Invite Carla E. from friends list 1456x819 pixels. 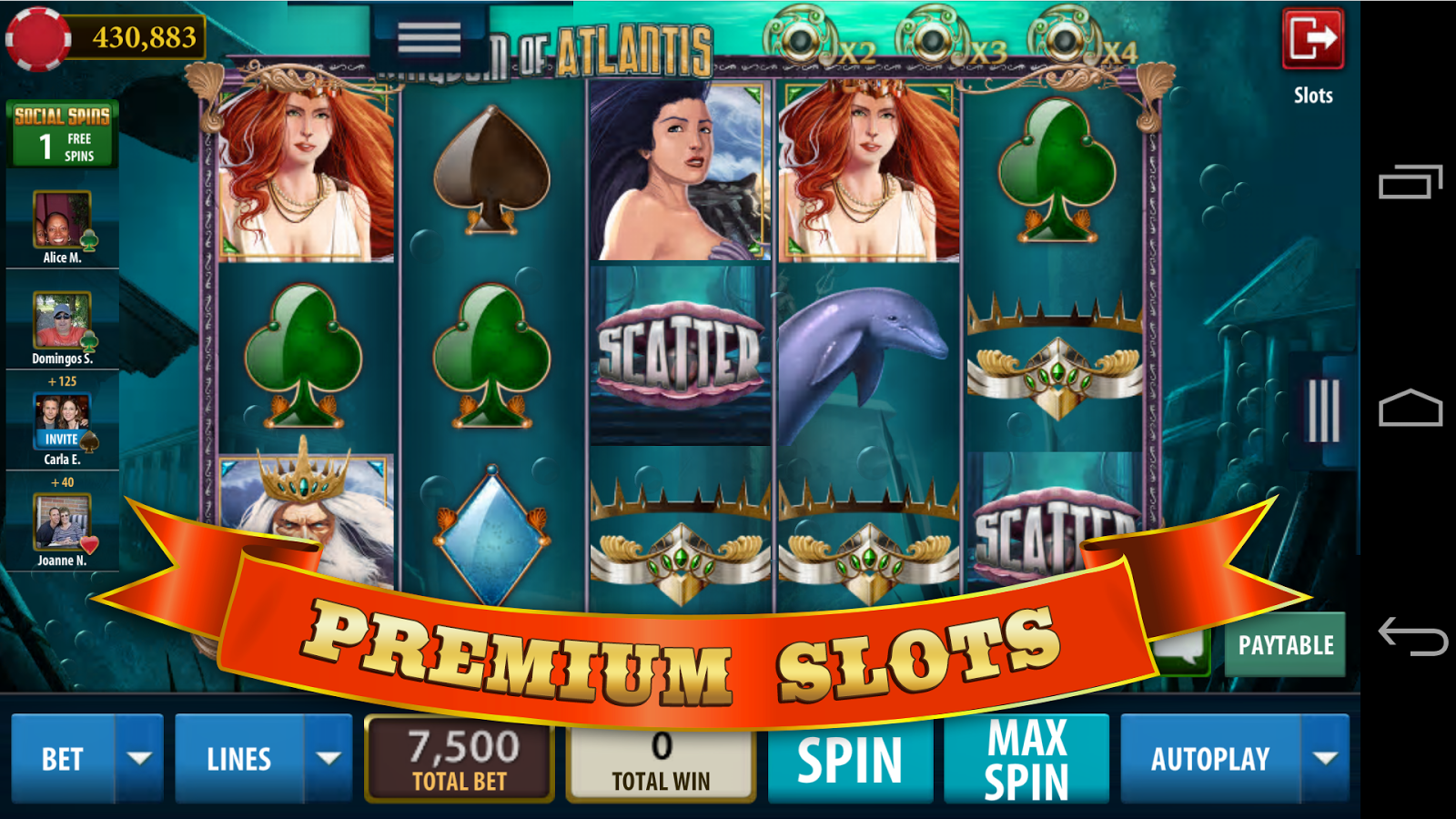62,439
